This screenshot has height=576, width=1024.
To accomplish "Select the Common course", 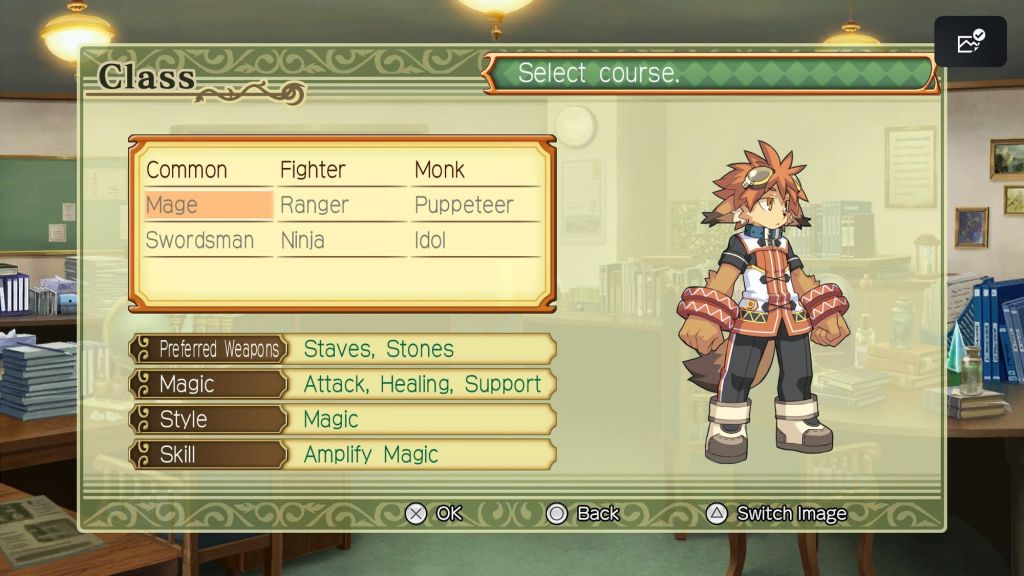I will [187, 170].
